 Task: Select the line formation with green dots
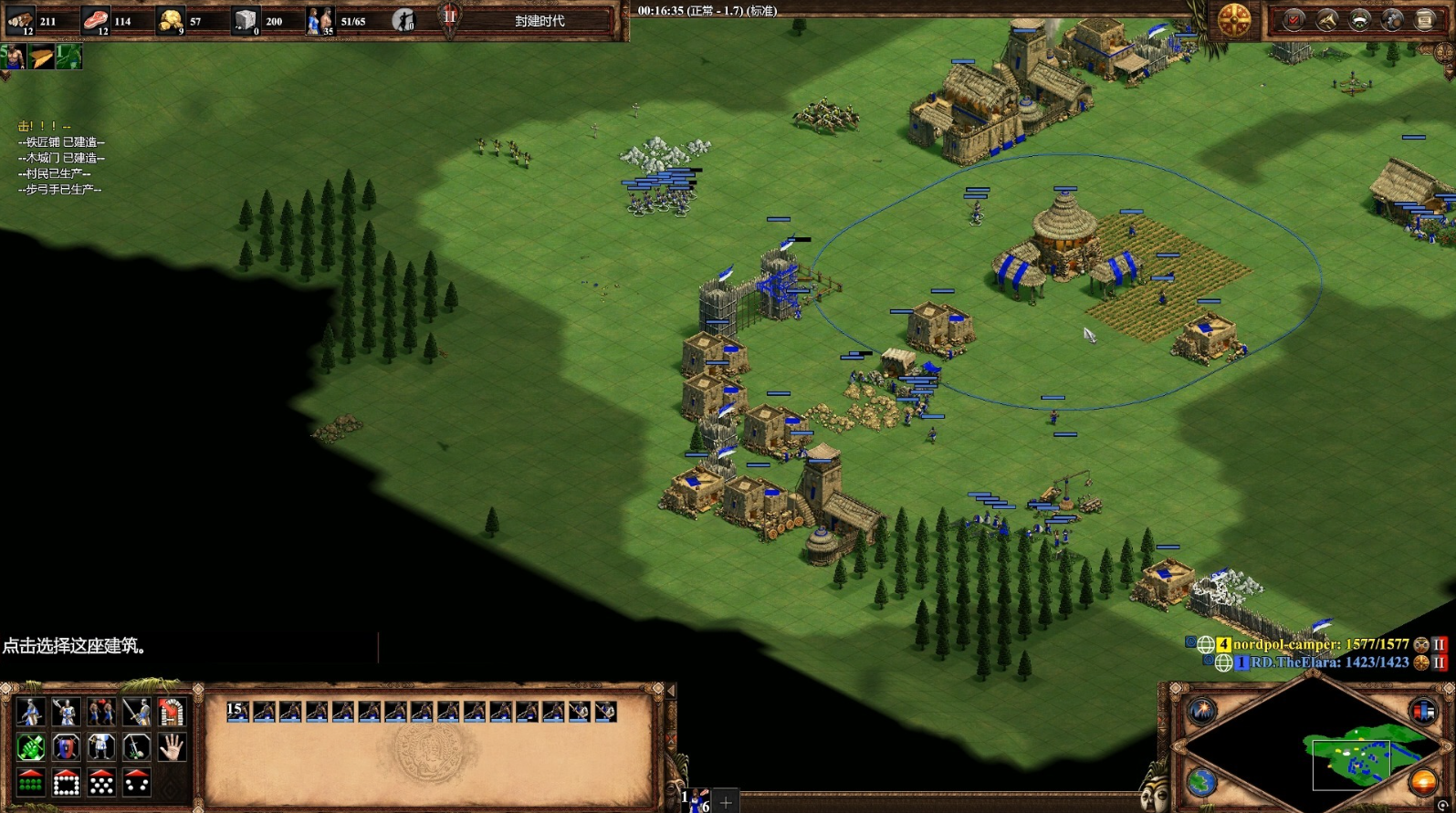(30, 783)
